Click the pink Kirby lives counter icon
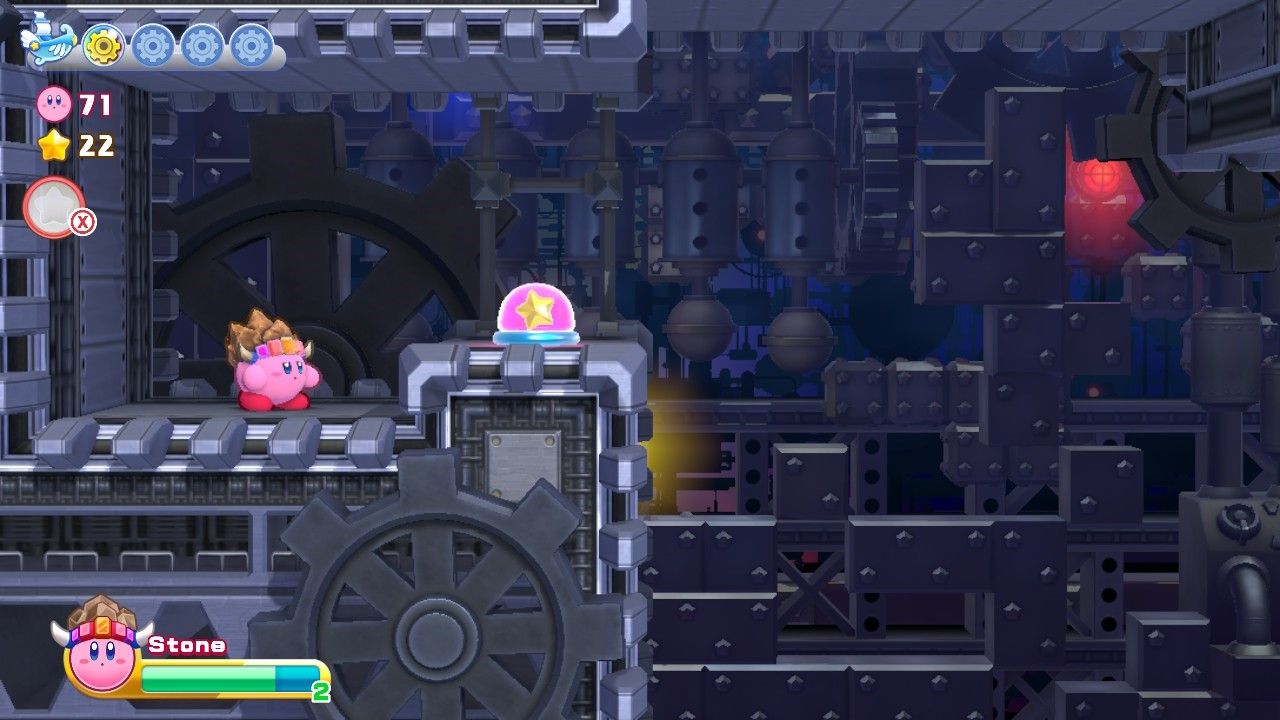 pyautogui.click(x=53, y=105)
